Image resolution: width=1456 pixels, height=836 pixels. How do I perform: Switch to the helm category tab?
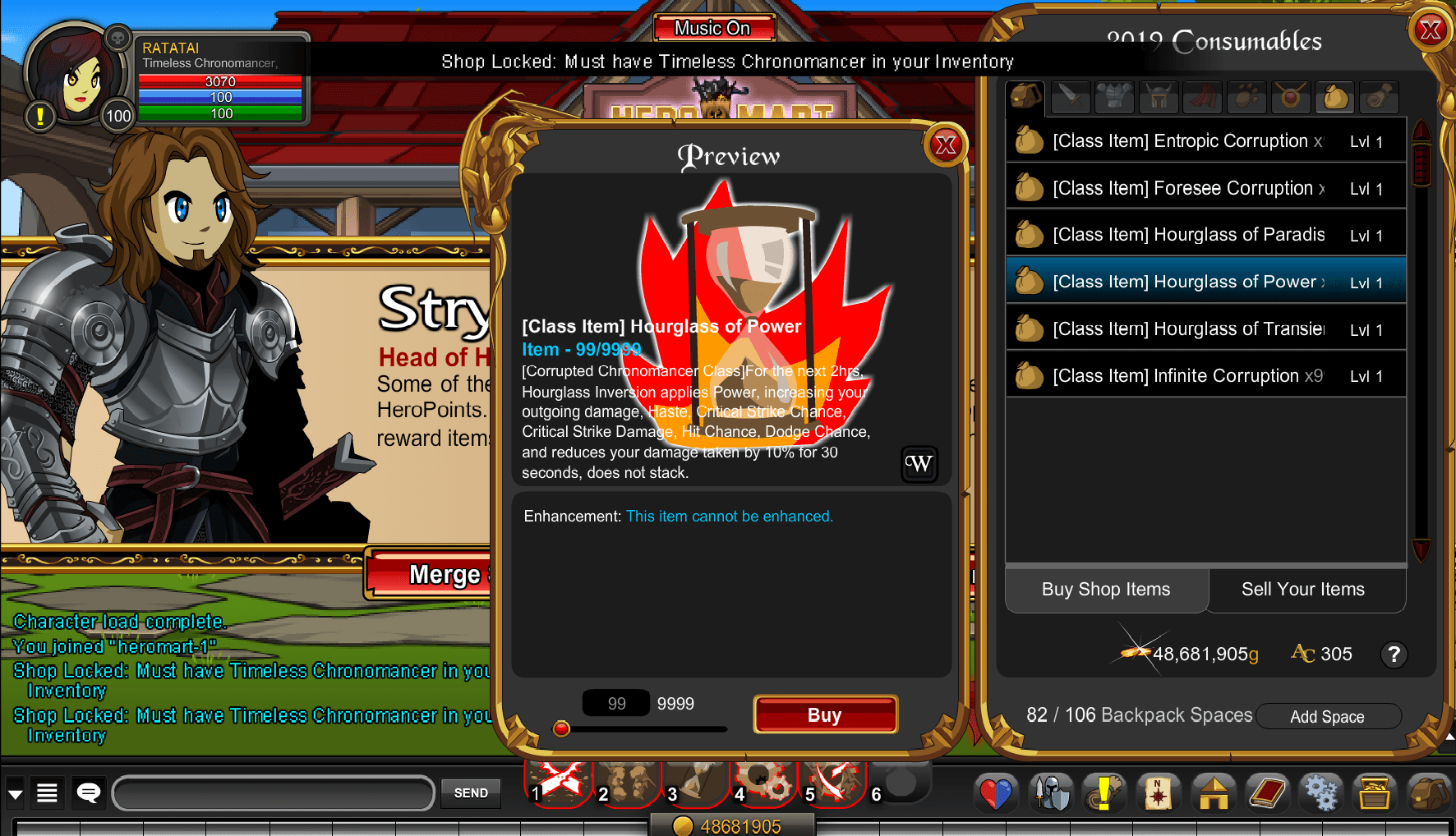pyautogui.click(x=1159, y=97)
